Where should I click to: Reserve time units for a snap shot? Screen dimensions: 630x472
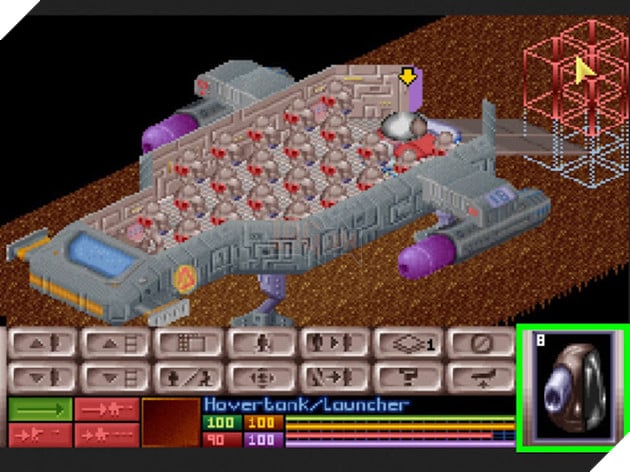(106, 409)
